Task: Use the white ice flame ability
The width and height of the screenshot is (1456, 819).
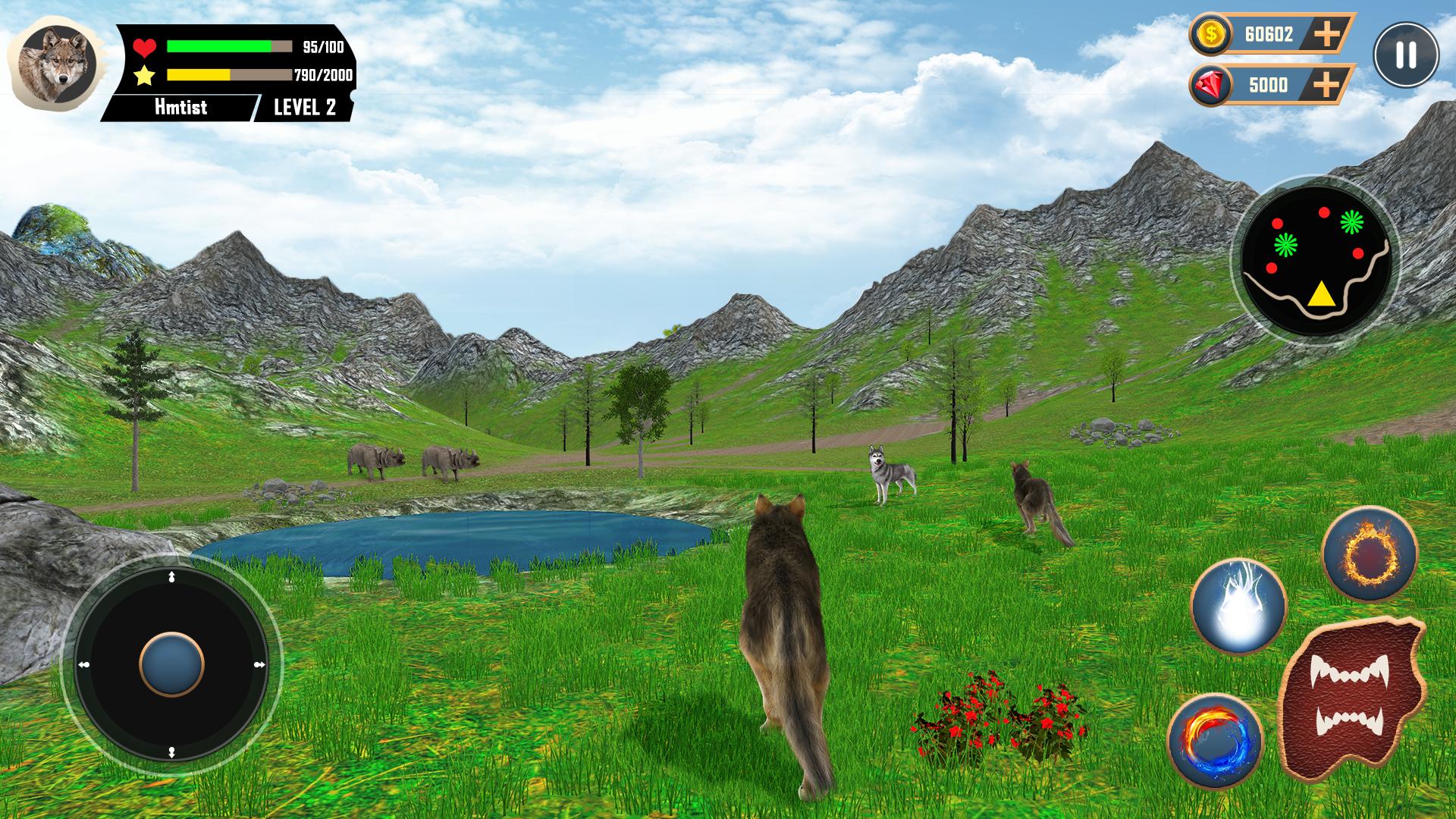Action: click(1238, 606)
